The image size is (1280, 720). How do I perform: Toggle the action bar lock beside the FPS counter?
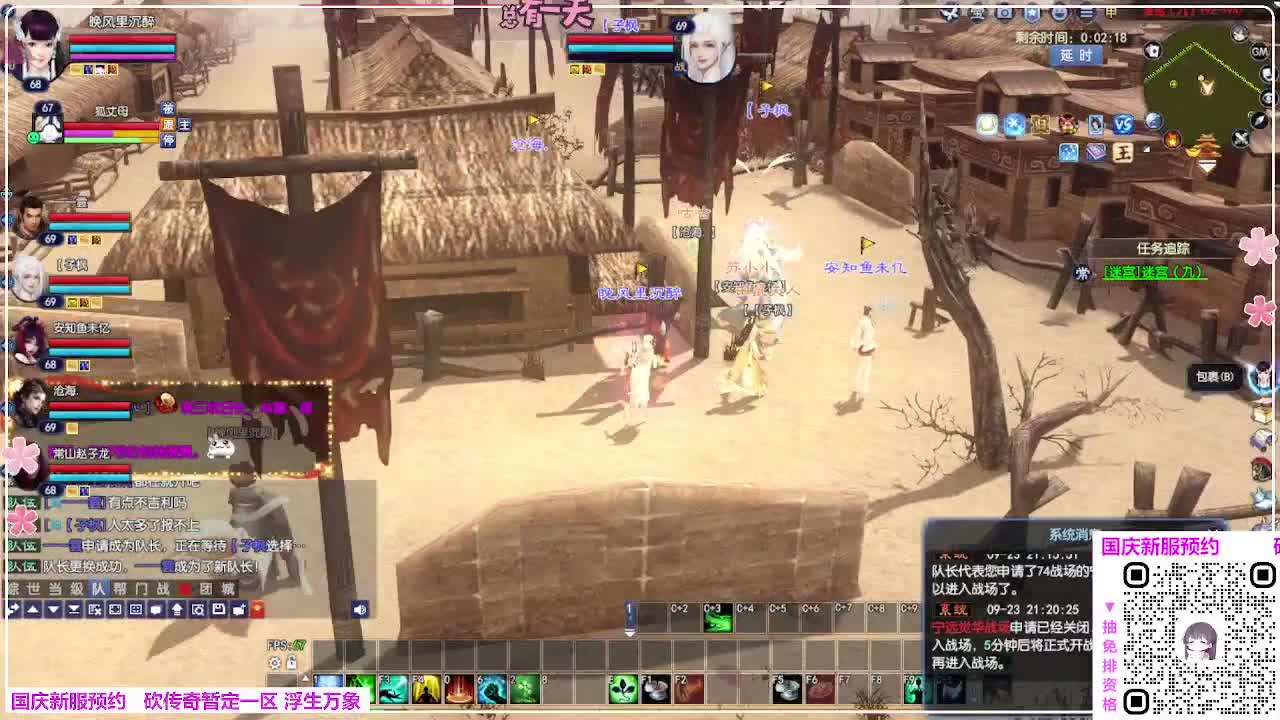point(292,662)
